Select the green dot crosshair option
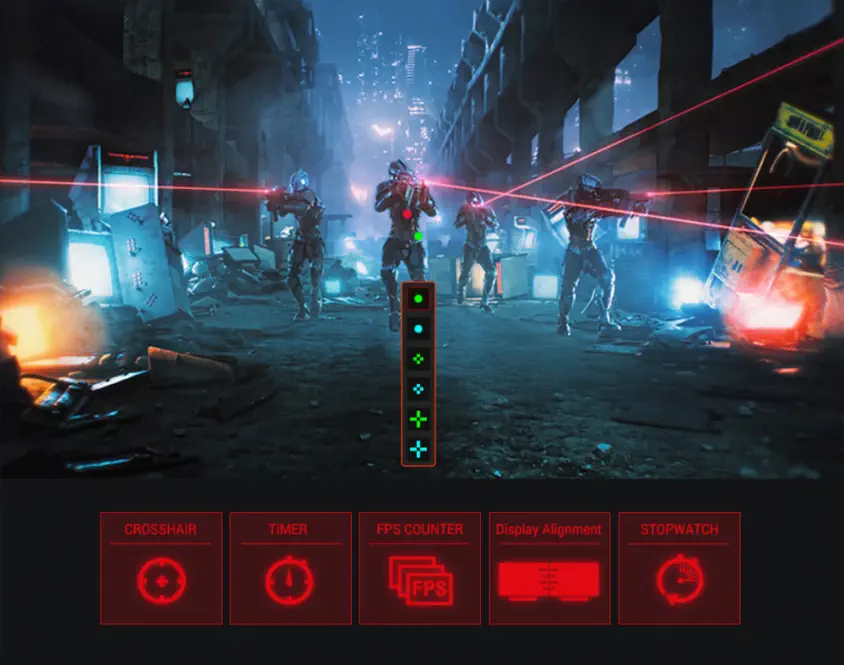The width and height of the screenshot is (844, 665). (418, 298)
